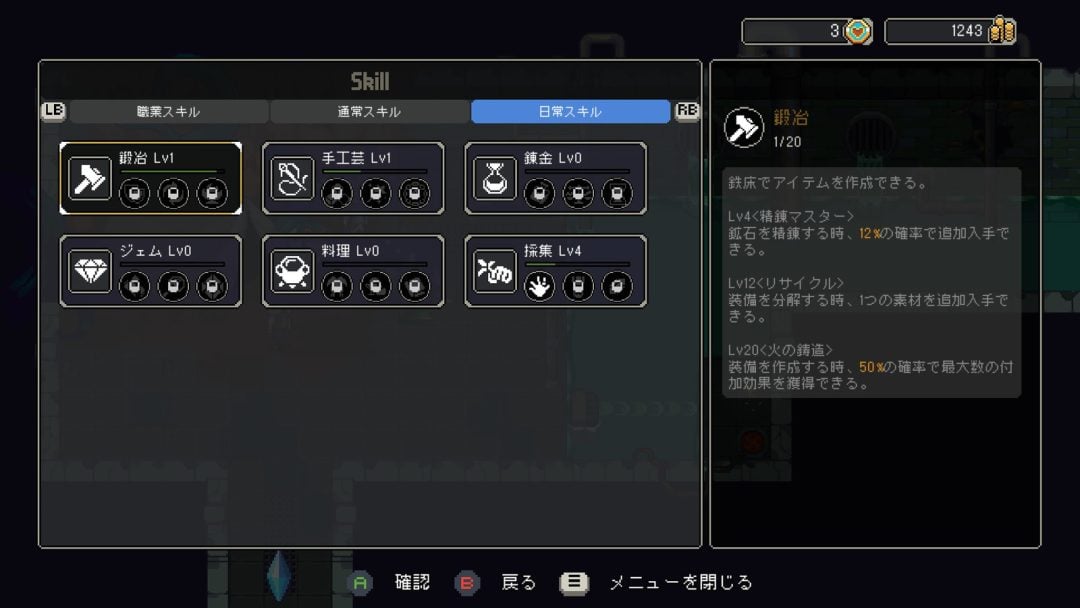Open the ジェム Lv0 skill card
The image size is (1080, 608).
pyautogui.click(x=150, y=271)
